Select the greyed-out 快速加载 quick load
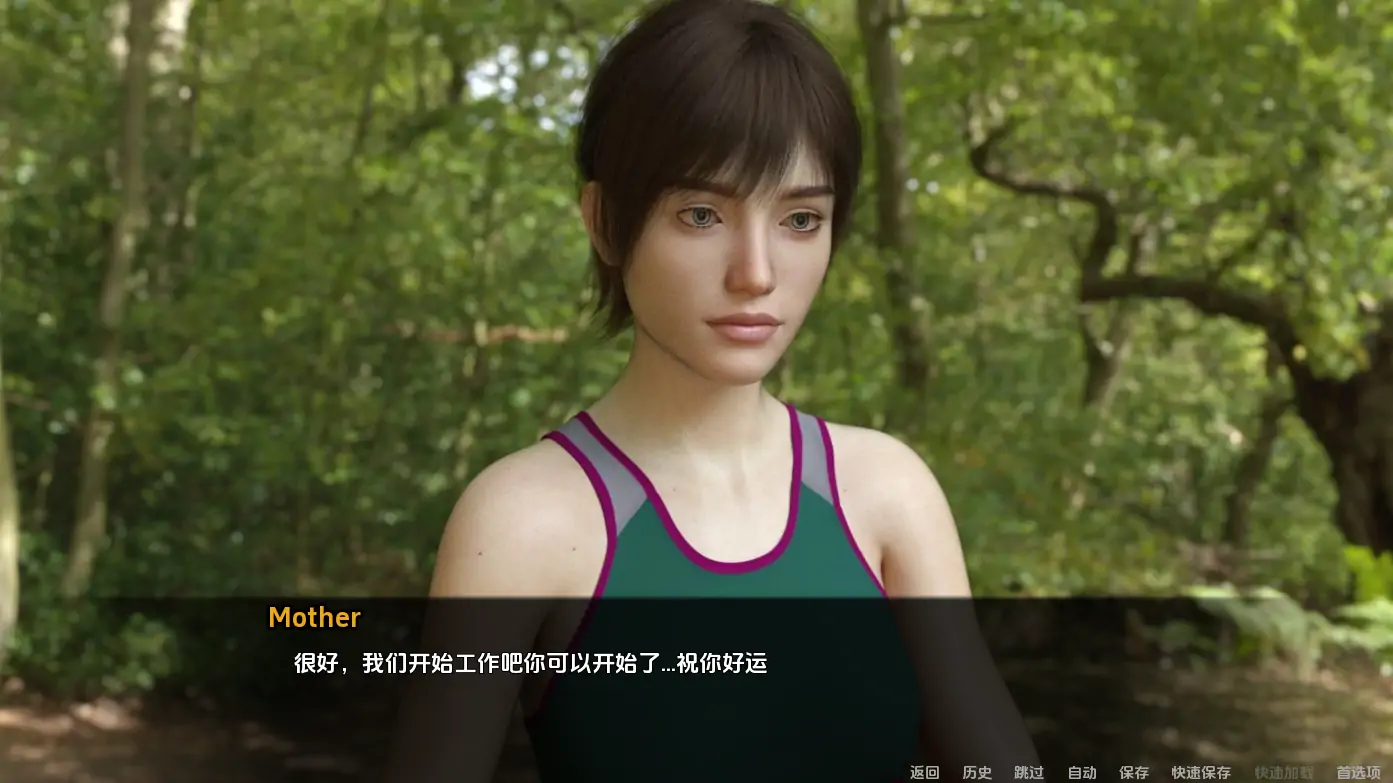This screenshot has height=783, width=1393. [1284, 772]
